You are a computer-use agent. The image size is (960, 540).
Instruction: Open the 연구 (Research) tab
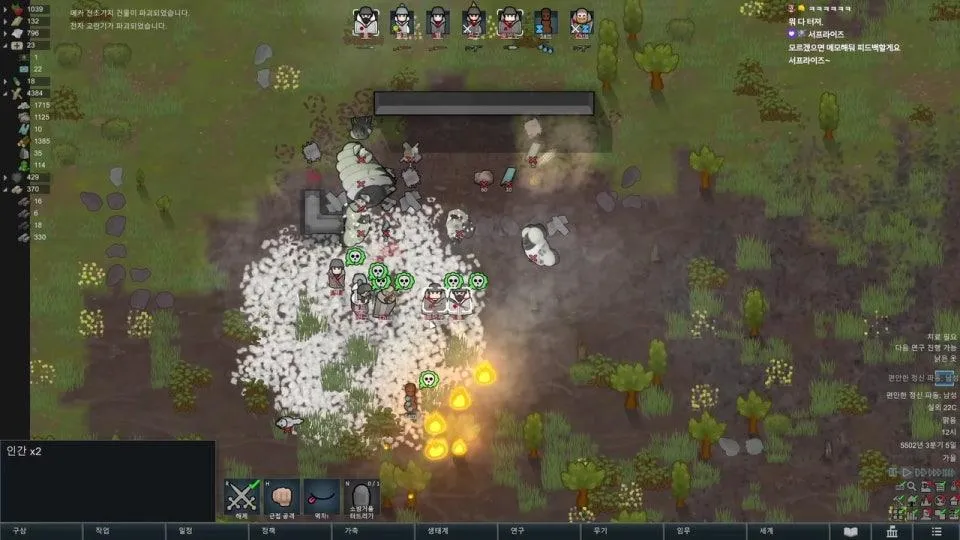pos(517,531)
